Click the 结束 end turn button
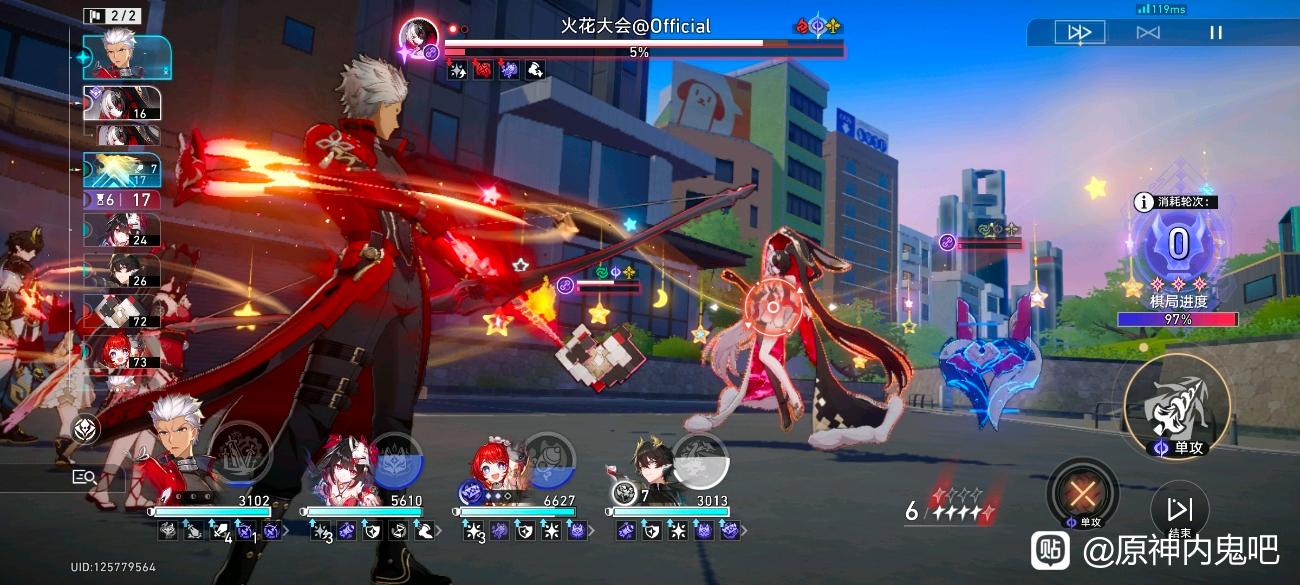Screen dimensions: 1300x585 pos(1180,510)
